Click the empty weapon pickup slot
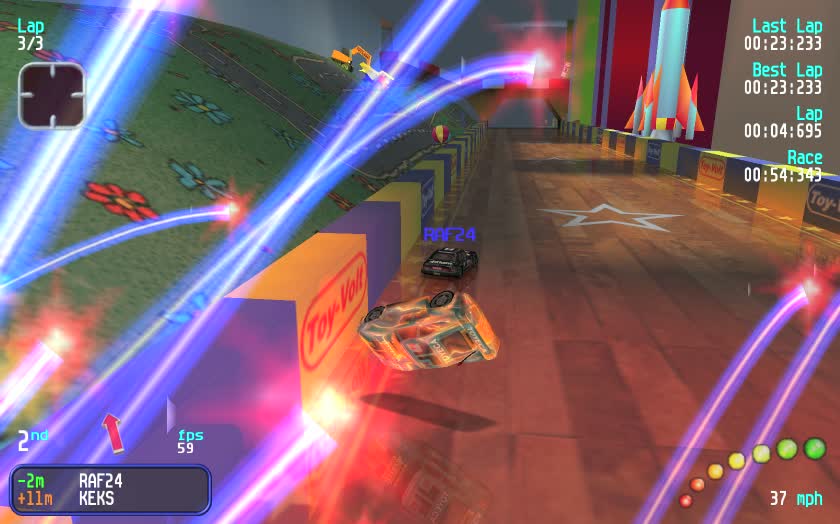The width and height of the screenshot is (840, 524). [x=51, y=96]
